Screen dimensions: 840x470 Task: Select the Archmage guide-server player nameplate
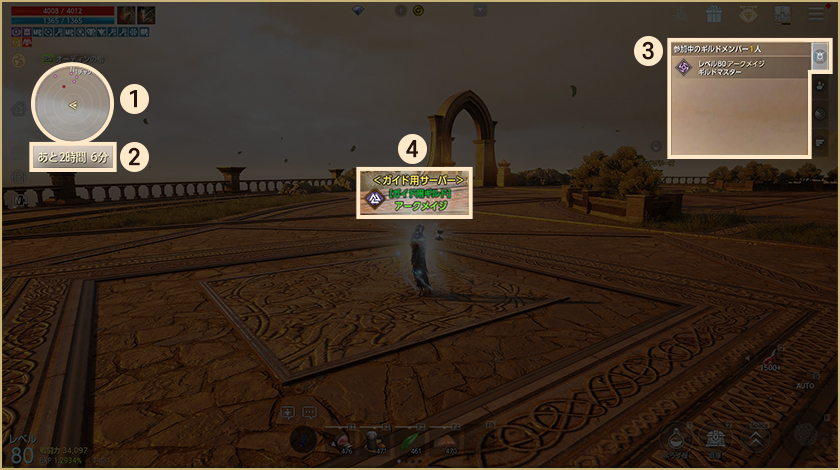[x=415, y=192]
